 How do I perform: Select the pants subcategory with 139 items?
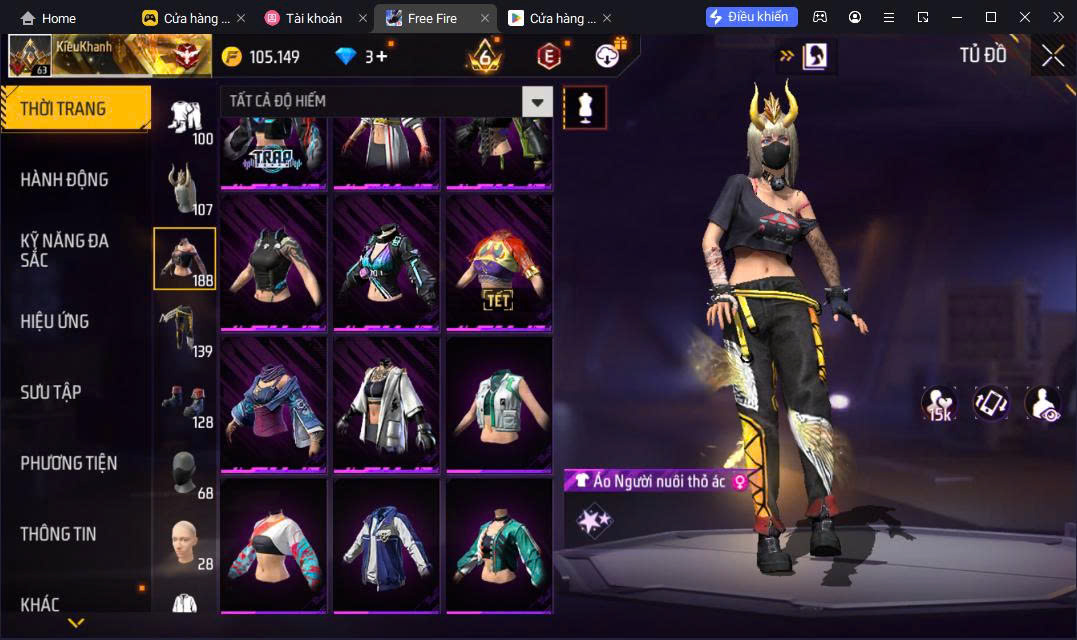185,330
